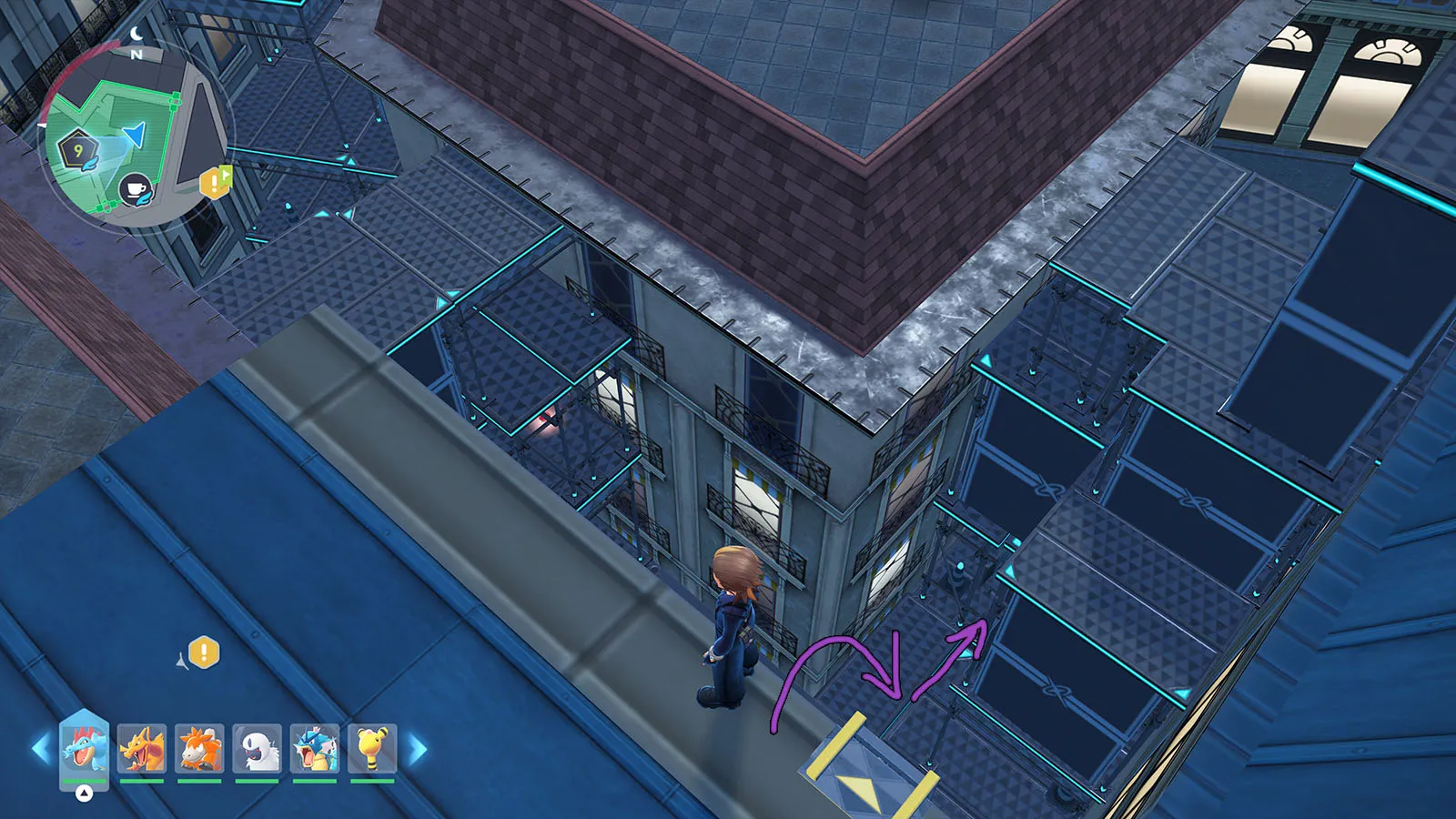Click the yellow exclamation marker above party bar

[x=204, y=652]
